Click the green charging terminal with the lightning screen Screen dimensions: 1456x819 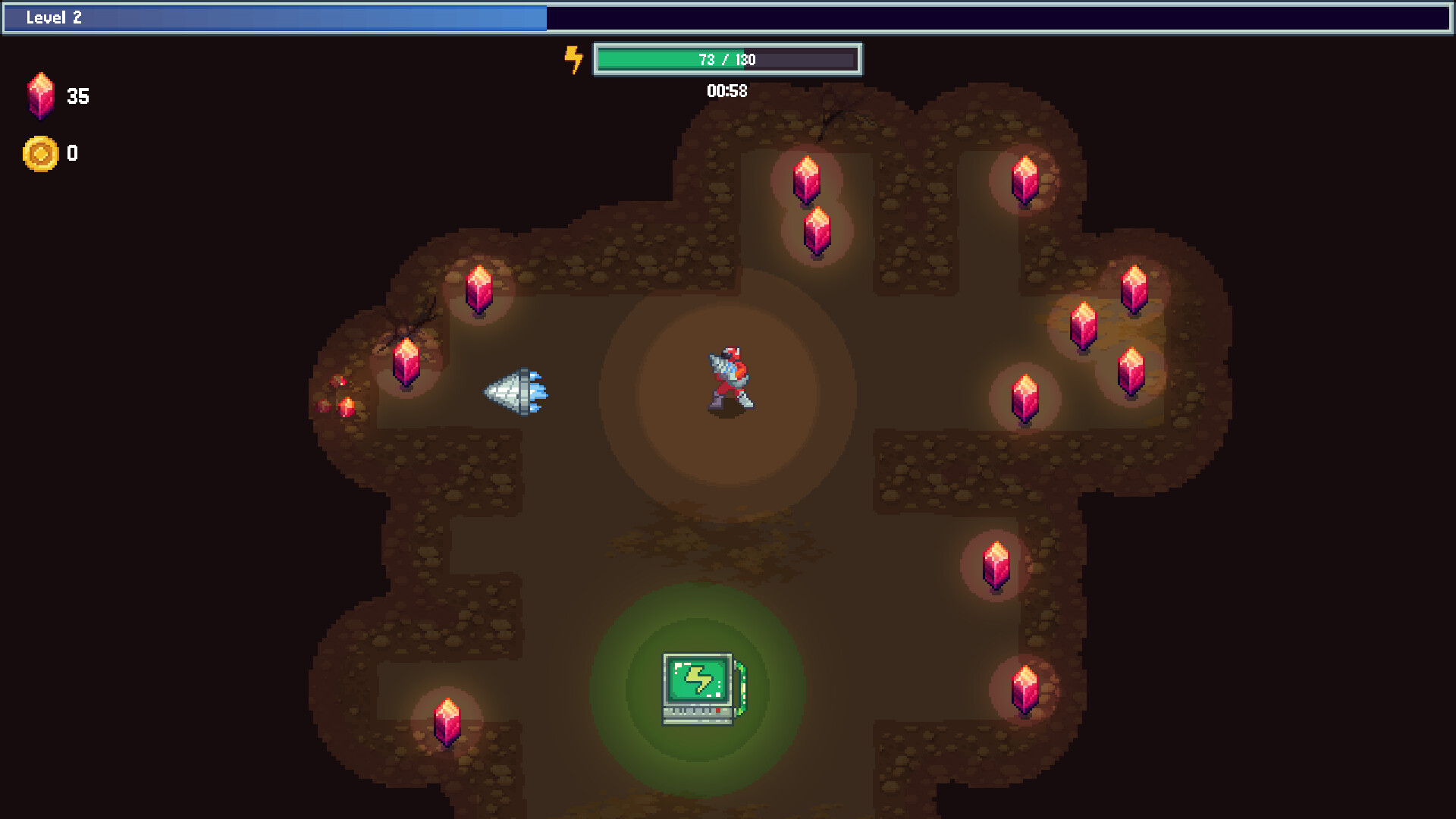point(696,686)
